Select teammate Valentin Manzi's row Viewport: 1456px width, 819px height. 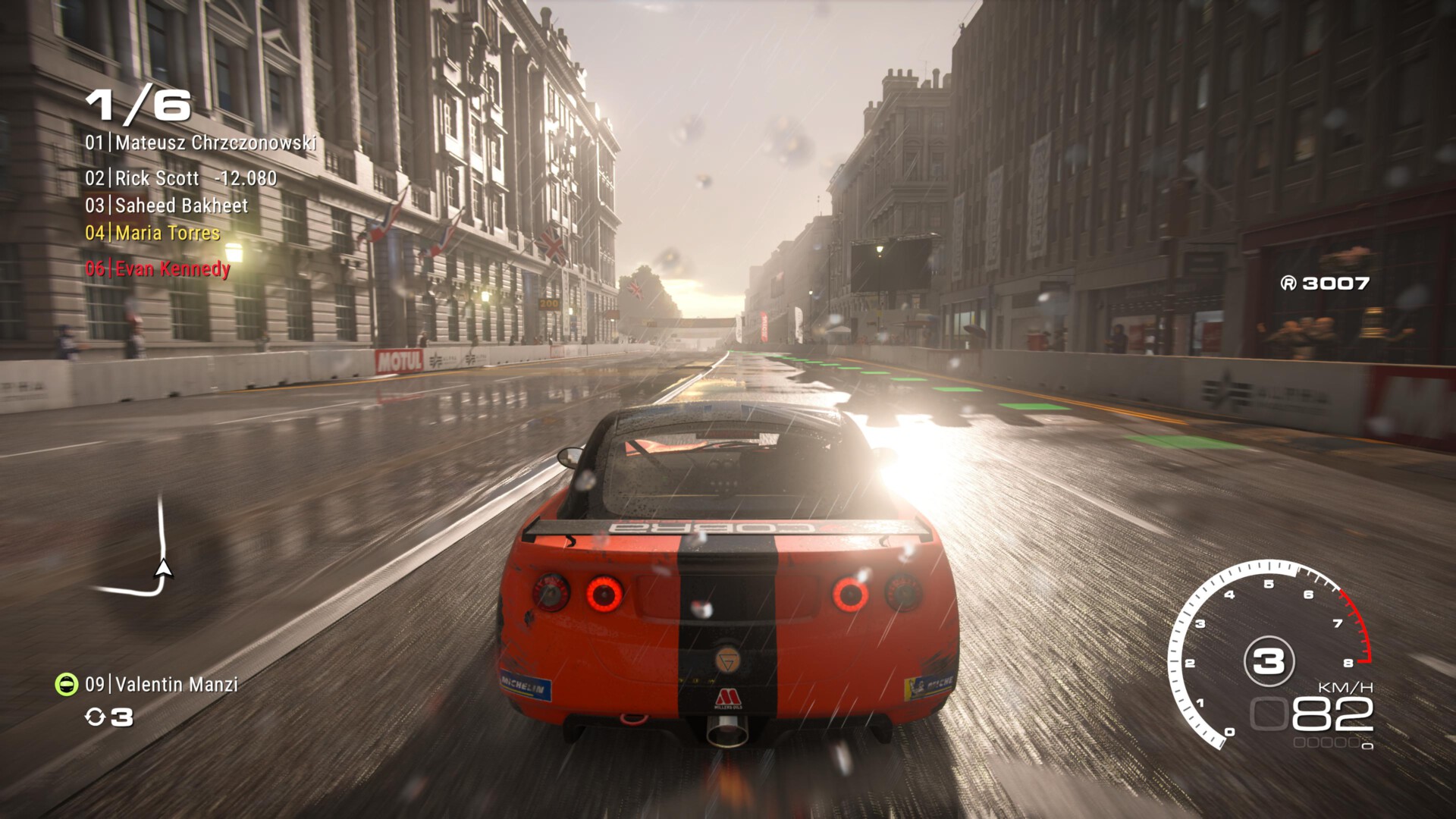tap(162, 685)
